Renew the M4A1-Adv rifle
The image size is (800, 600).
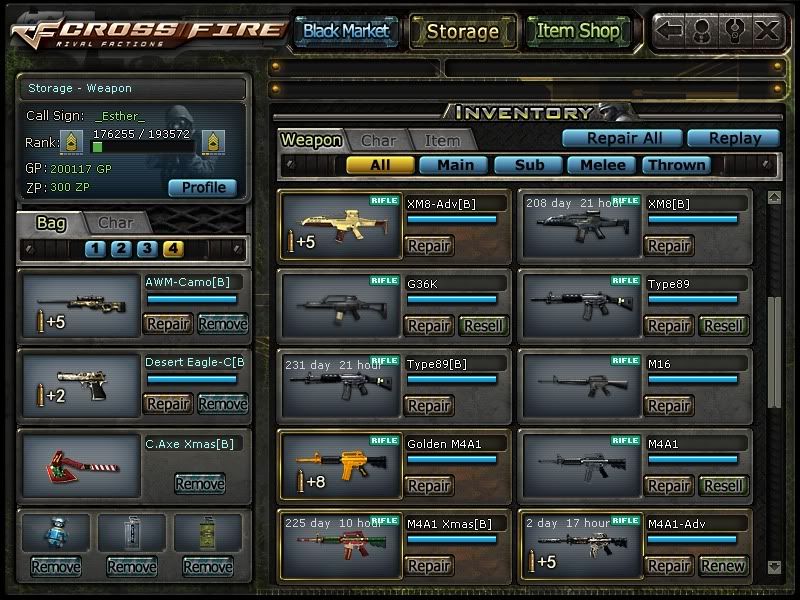click(x=723, y=565)
